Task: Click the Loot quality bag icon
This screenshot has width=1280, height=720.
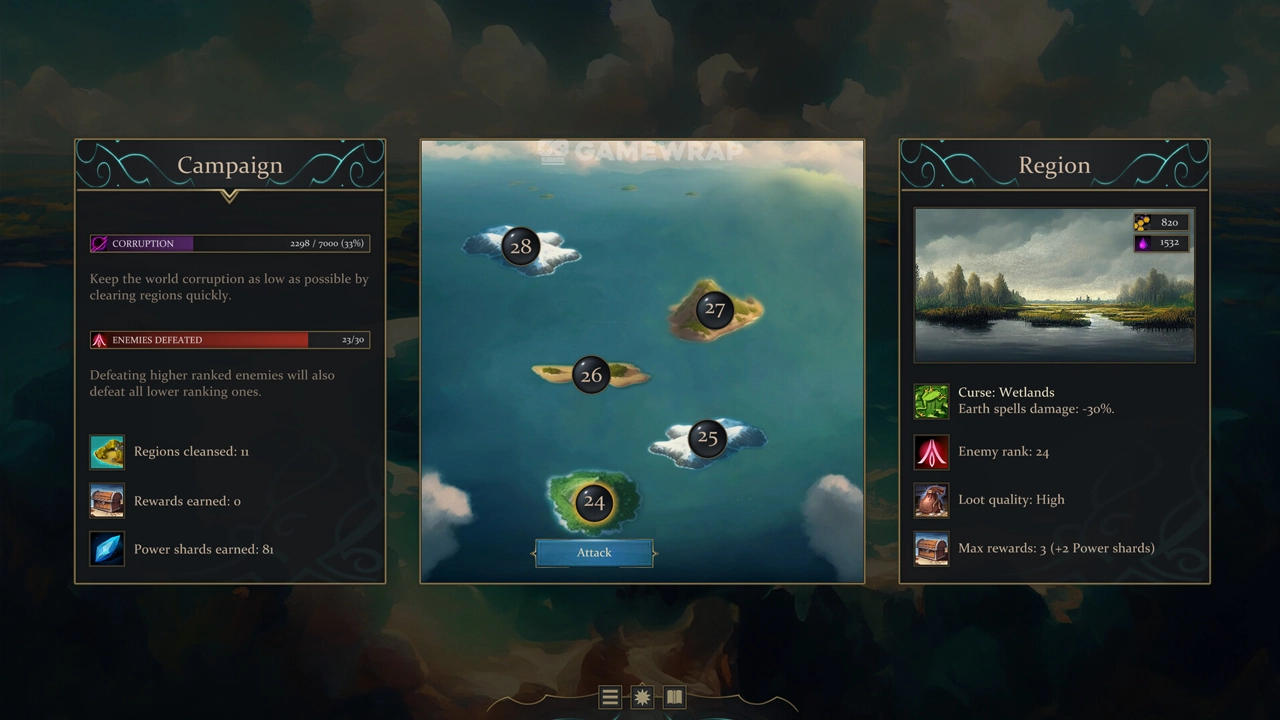Action: (x=931, y=500)
